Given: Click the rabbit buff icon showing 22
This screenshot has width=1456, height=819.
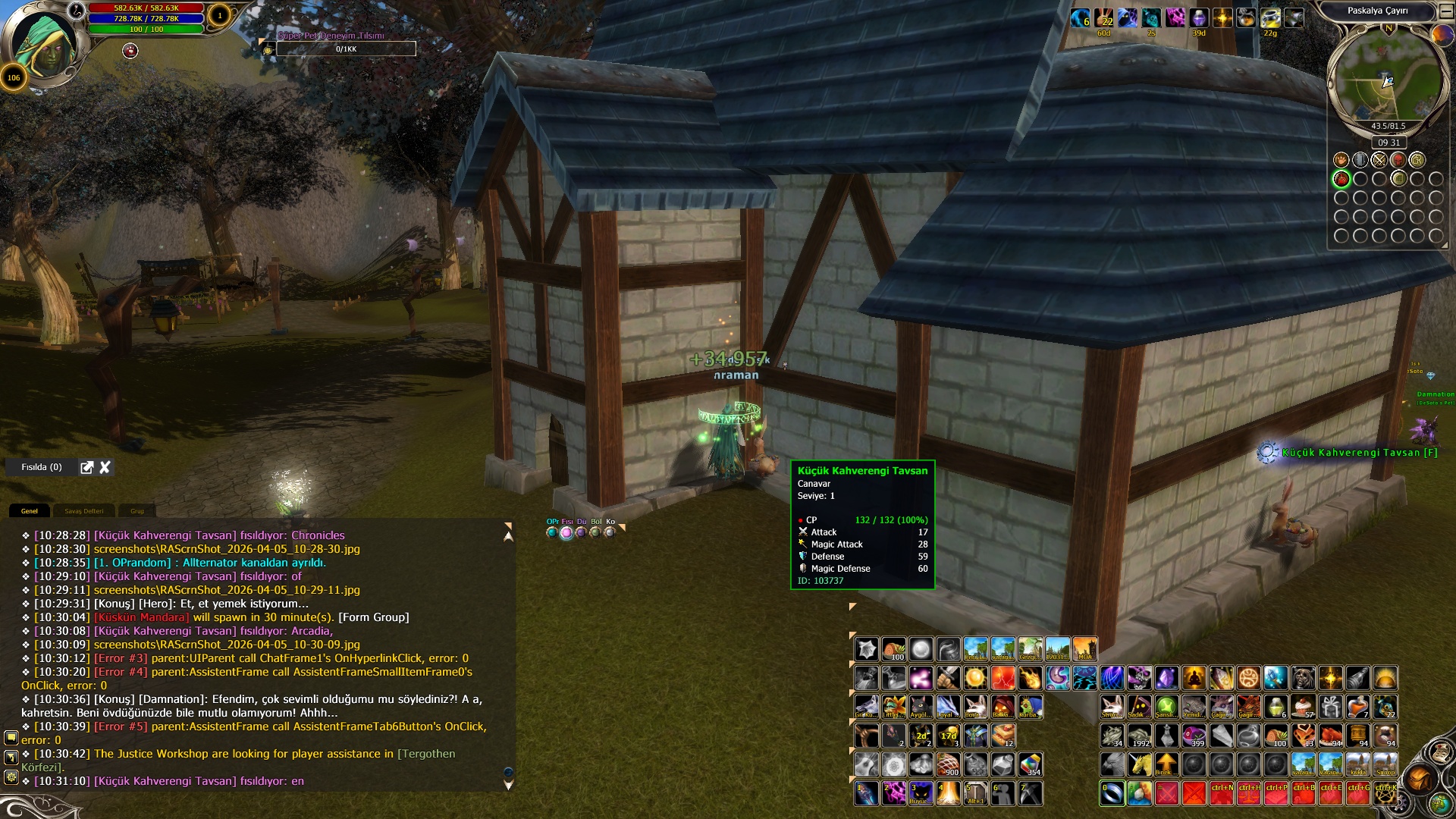Looking at the screenshot, I should pyautogui.click(x=1103, y=18).
